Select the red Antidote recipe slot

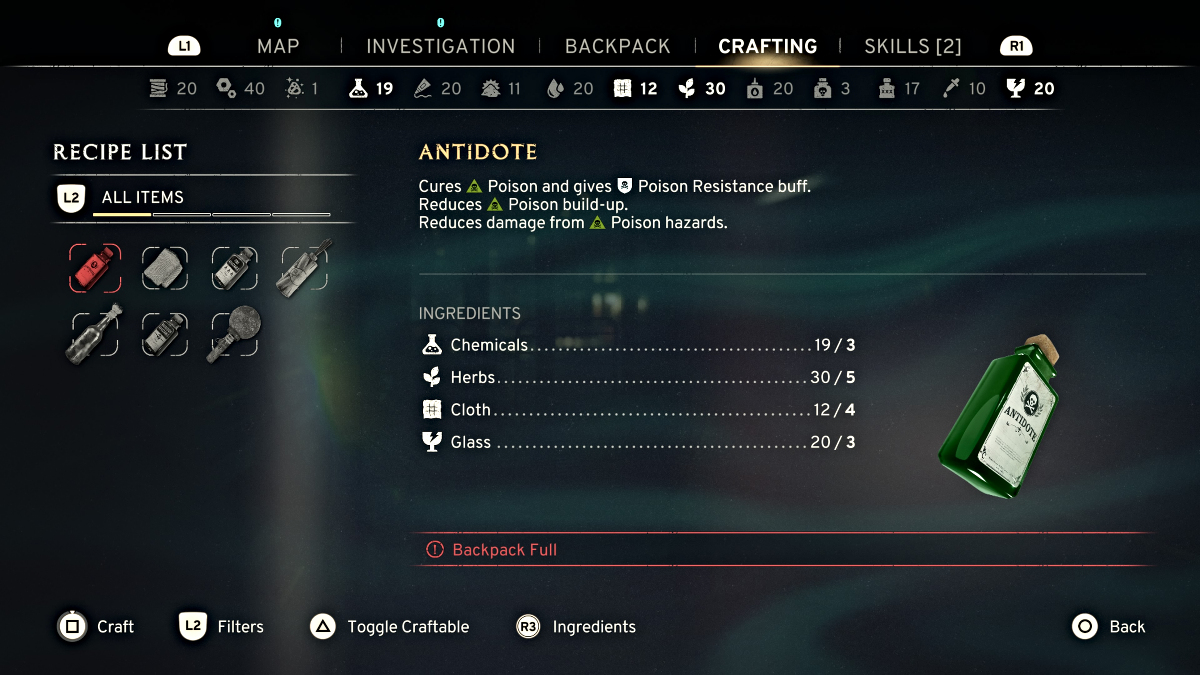click(x=95, y=268)
